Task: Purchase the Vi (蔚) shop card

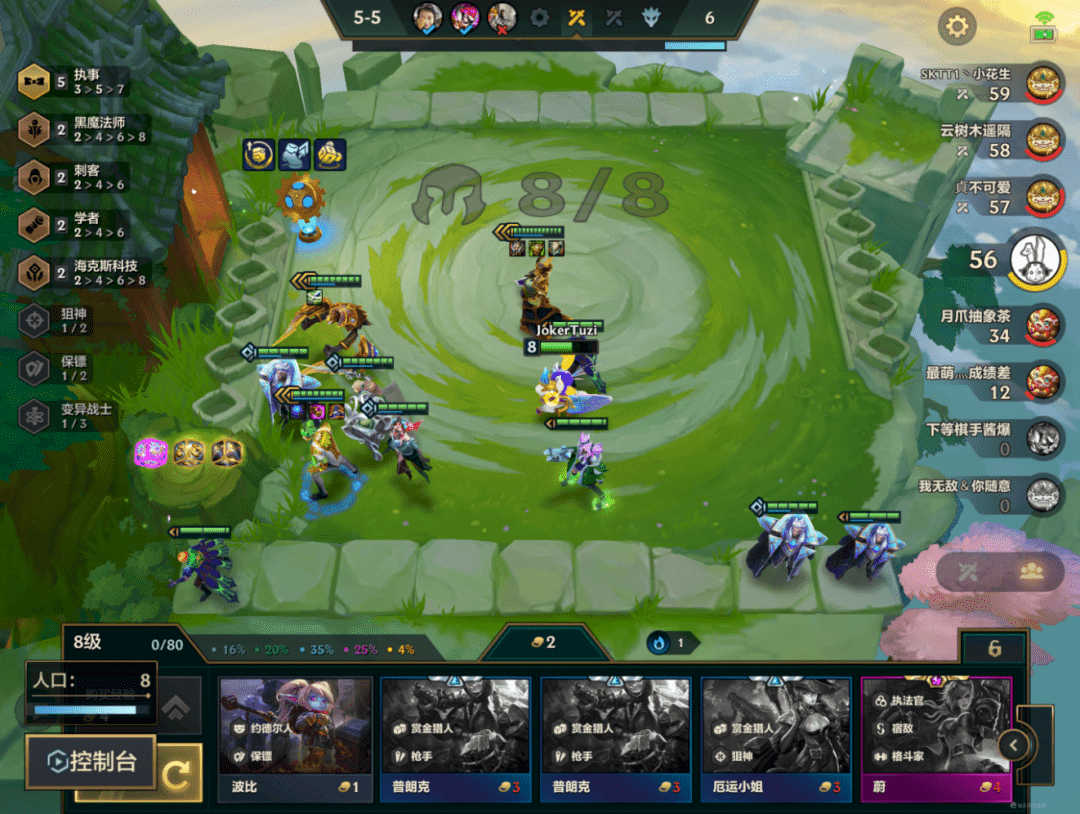Action: (936, 738)
